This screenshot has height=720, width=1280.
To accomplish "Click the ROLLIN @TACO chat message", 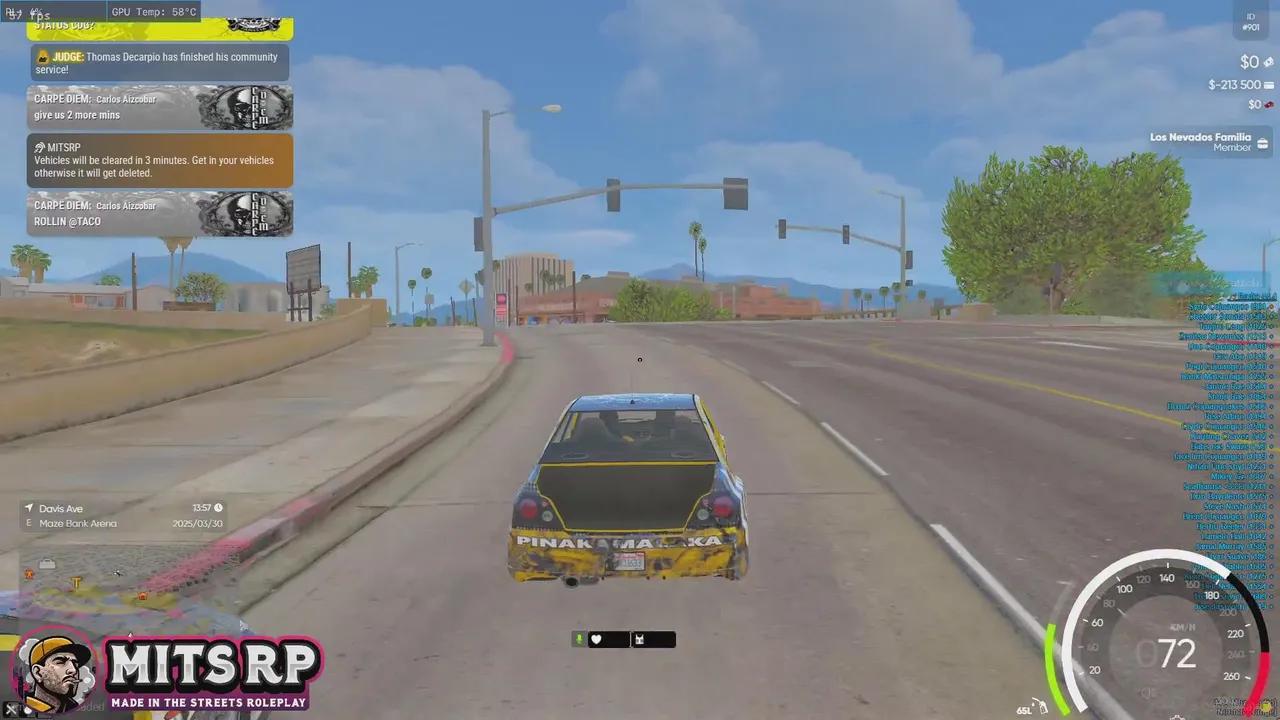I will 67,221.
